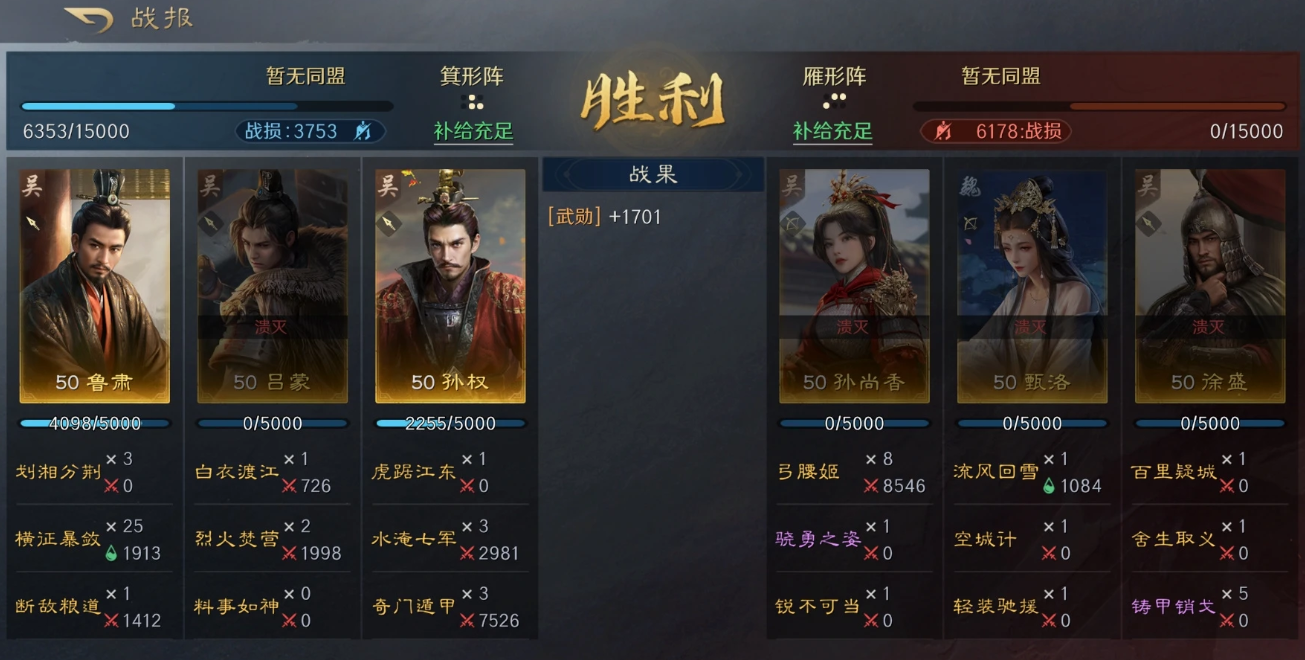The height and width of the screenshot is (660, 1305).
Task: Open the 水淹七军 skill entry
Action: tap(414, 540)
